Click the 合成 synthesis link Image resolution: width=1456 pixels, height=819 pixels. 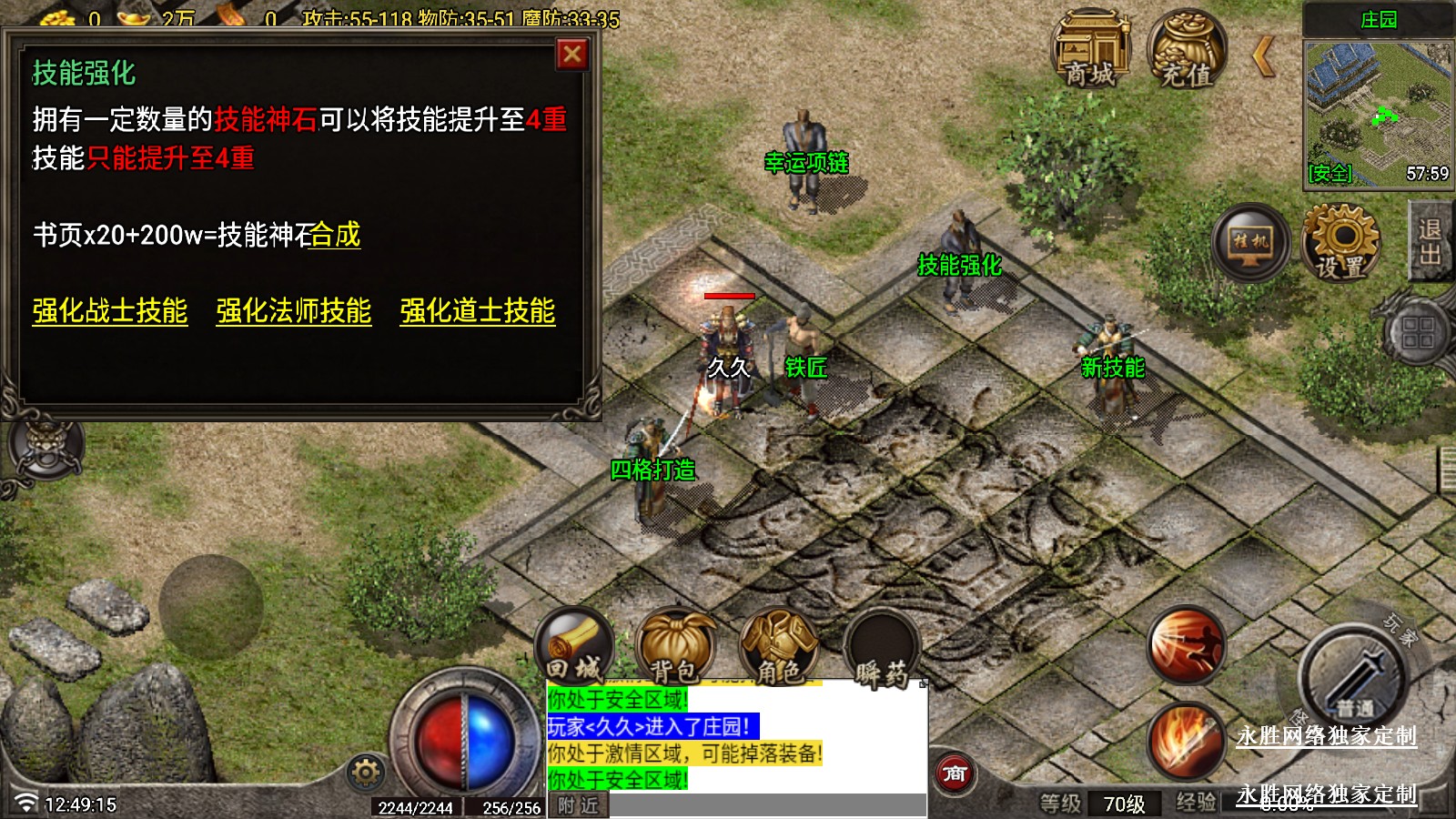336,236
